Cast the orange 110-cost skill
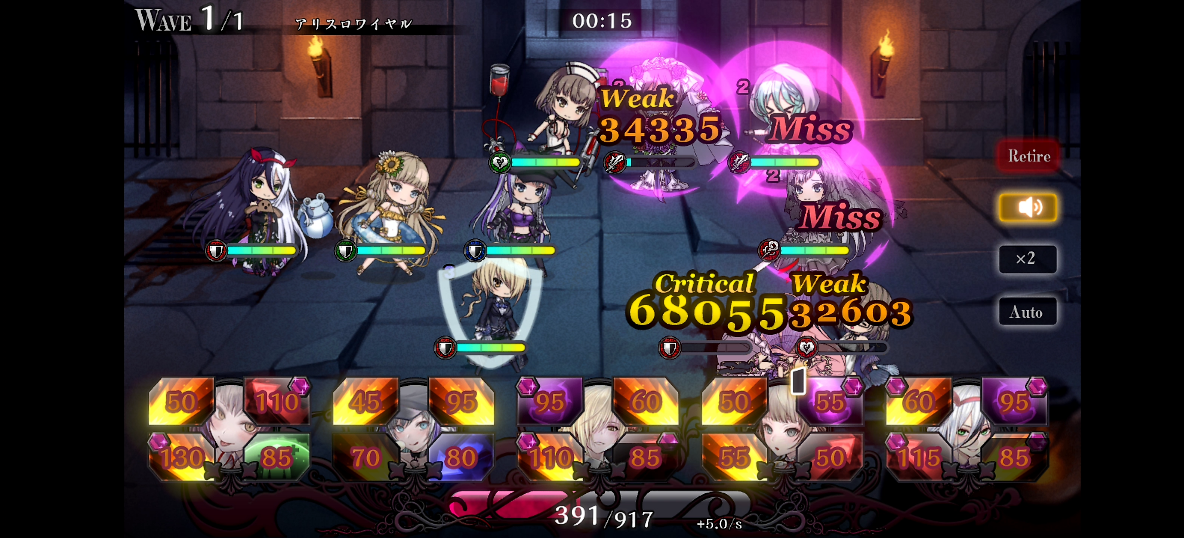 pos(549,458)
